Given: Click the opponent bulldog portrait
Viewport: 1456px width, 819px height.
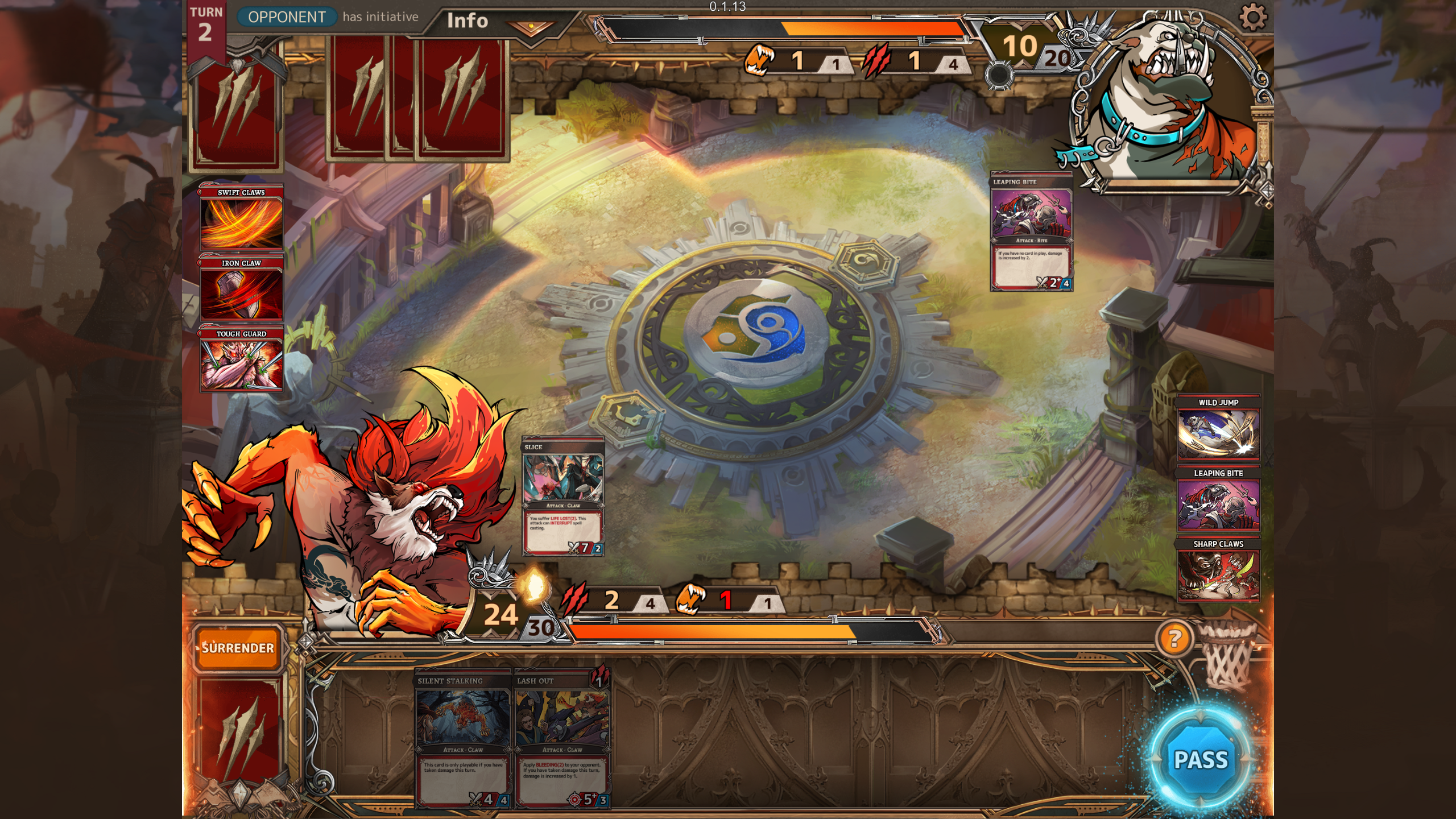Looking at the screenshot, I should pyautogui.click(x=1166, y=102).
